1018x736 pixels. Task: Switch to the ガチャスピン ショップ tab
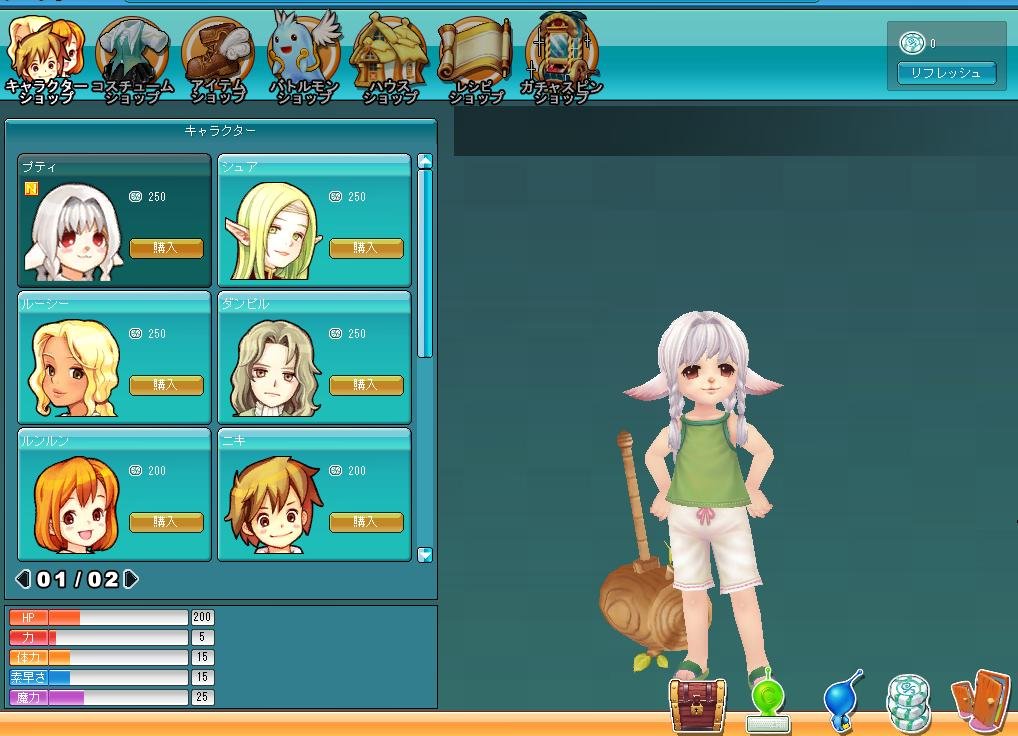point(562,58)
